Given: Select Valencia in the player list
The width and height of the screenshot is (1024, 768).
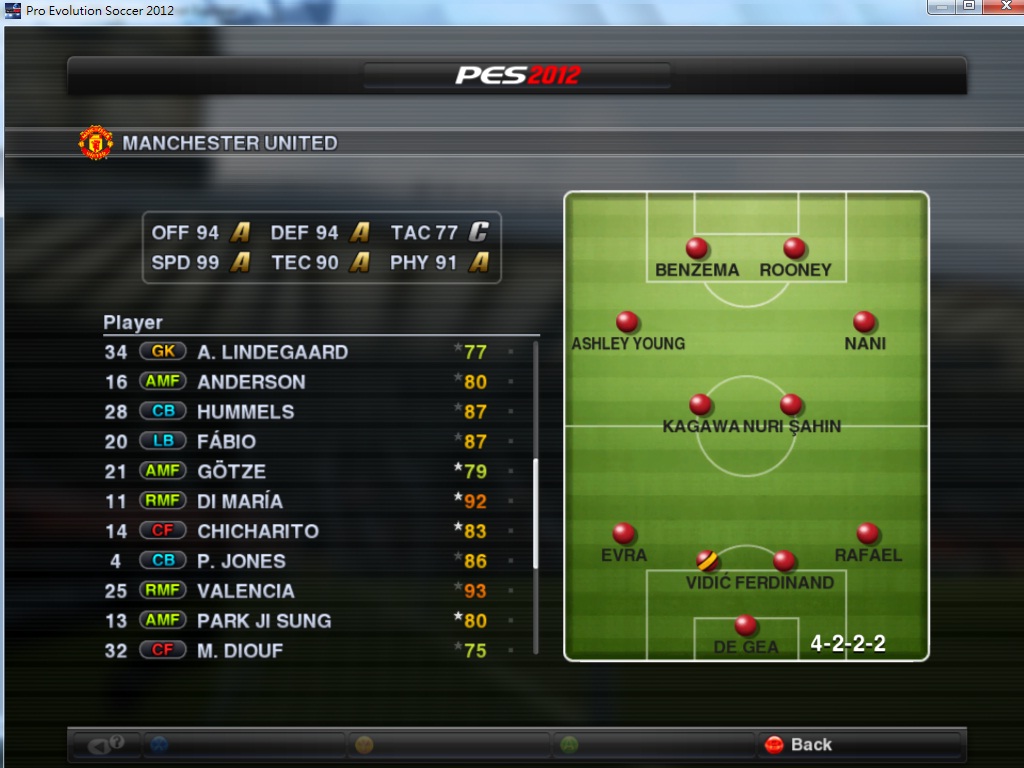Looking at the screenshot, I should click(246, 591).
